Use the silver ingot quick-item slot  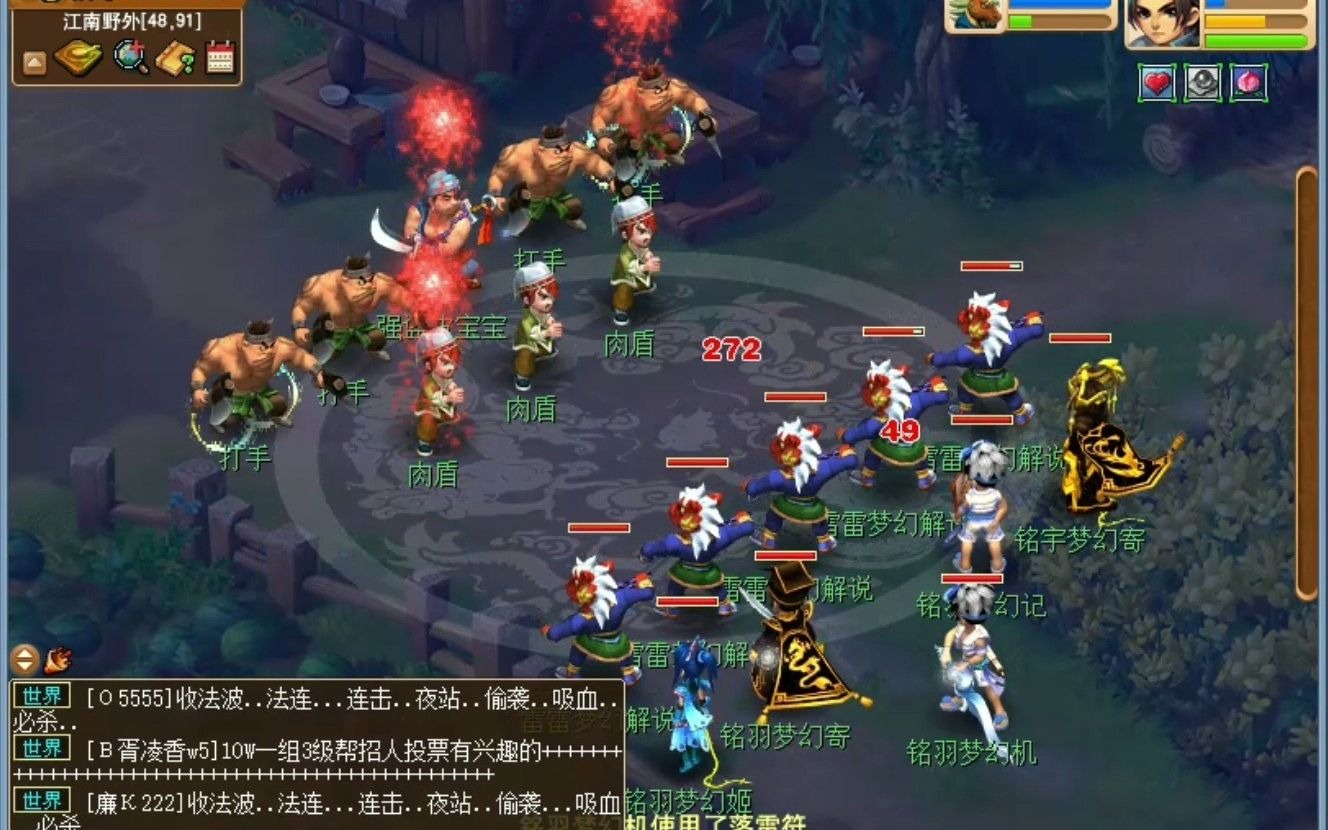[1200, 83]
